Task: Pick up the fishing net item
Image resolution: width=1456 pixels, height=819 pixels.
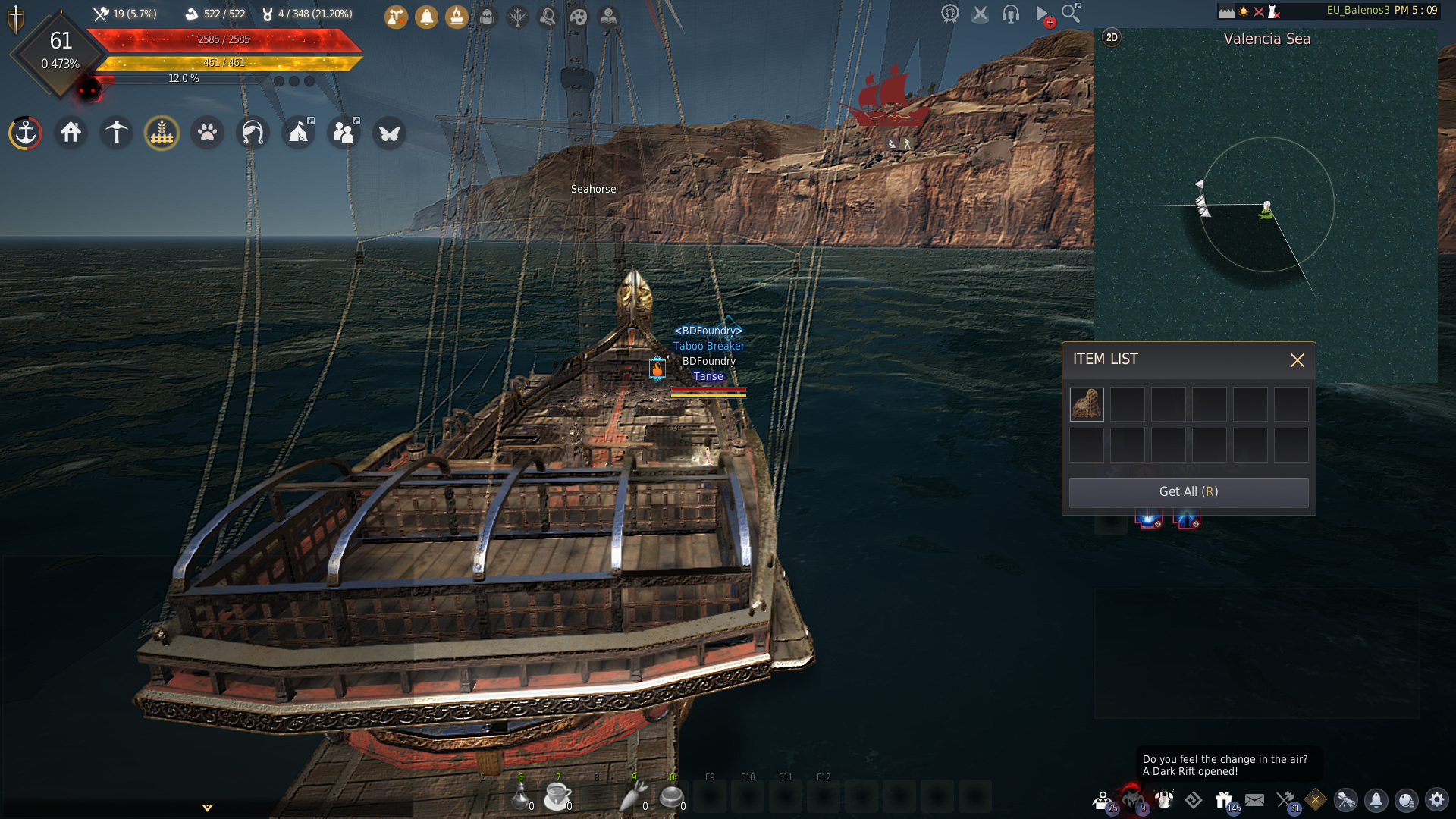Action: pyautogui.click(x=1087, y=404)
